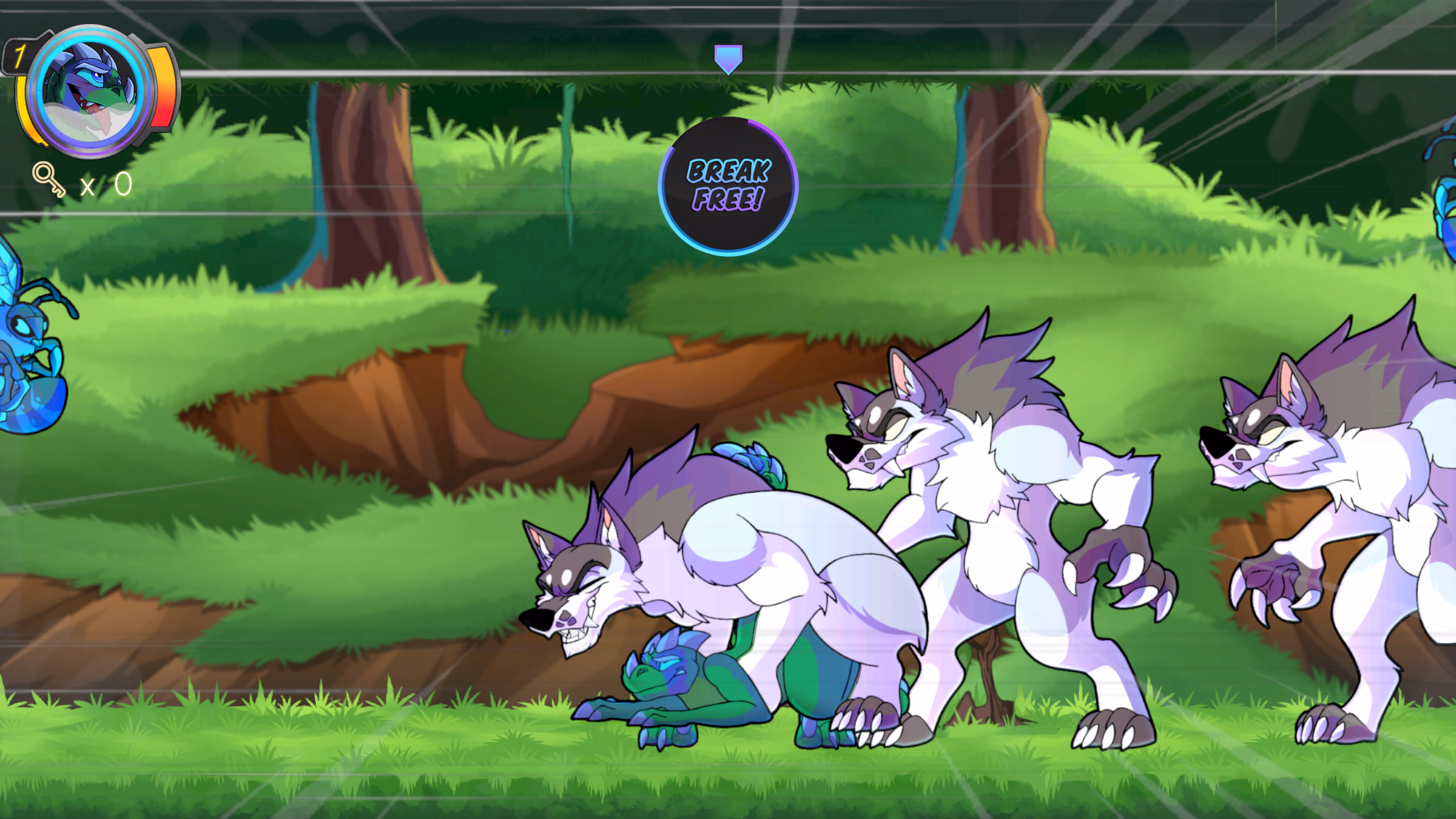This screenshot has height=819, width=1456.
Task: Click the level 1 badge on the portrait
Action: coord(19,55)
